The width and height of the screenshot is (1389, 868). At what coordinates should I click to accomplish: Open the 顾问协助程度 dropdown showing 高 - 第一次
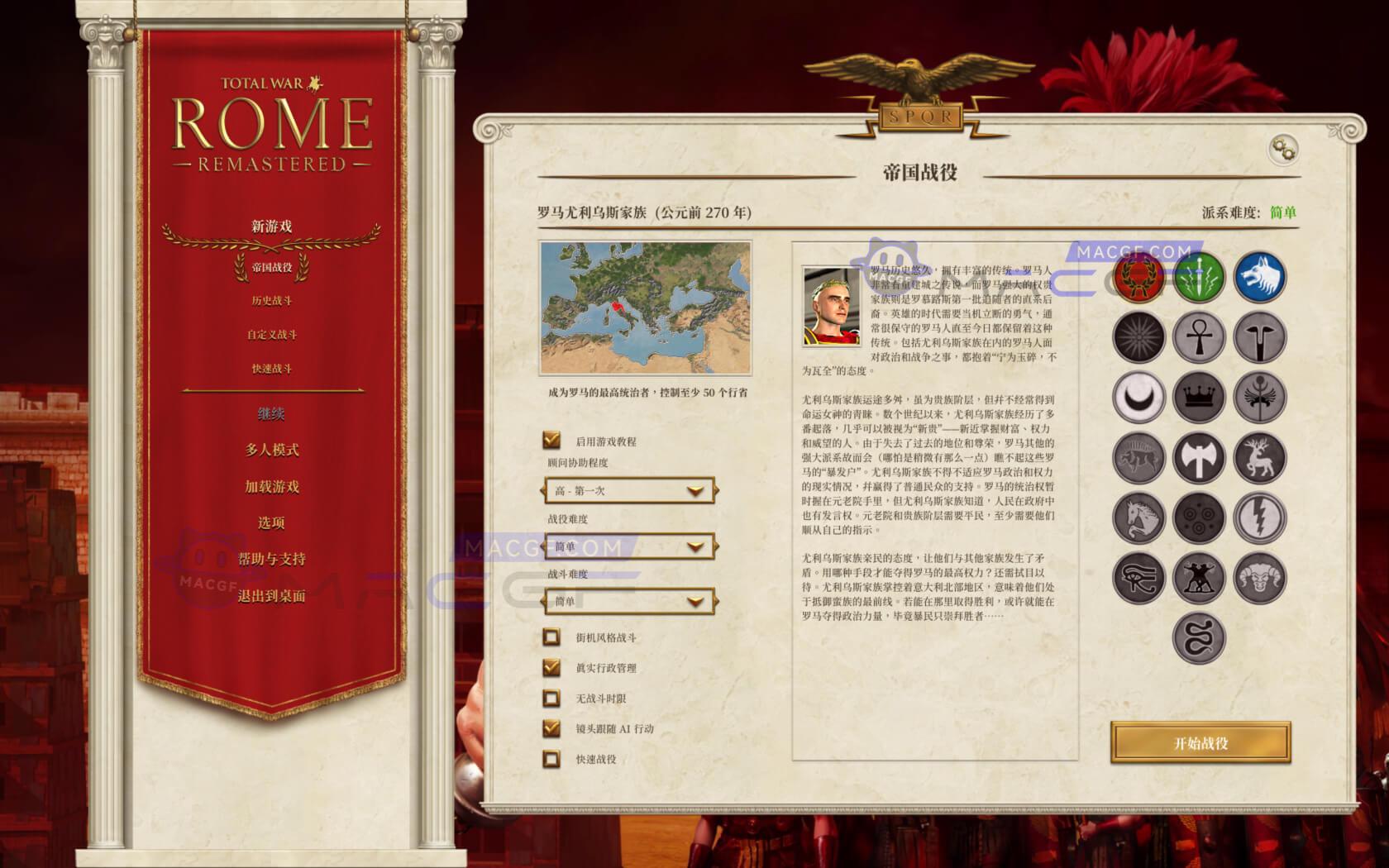pyautogui.click(x=630, y=491)
